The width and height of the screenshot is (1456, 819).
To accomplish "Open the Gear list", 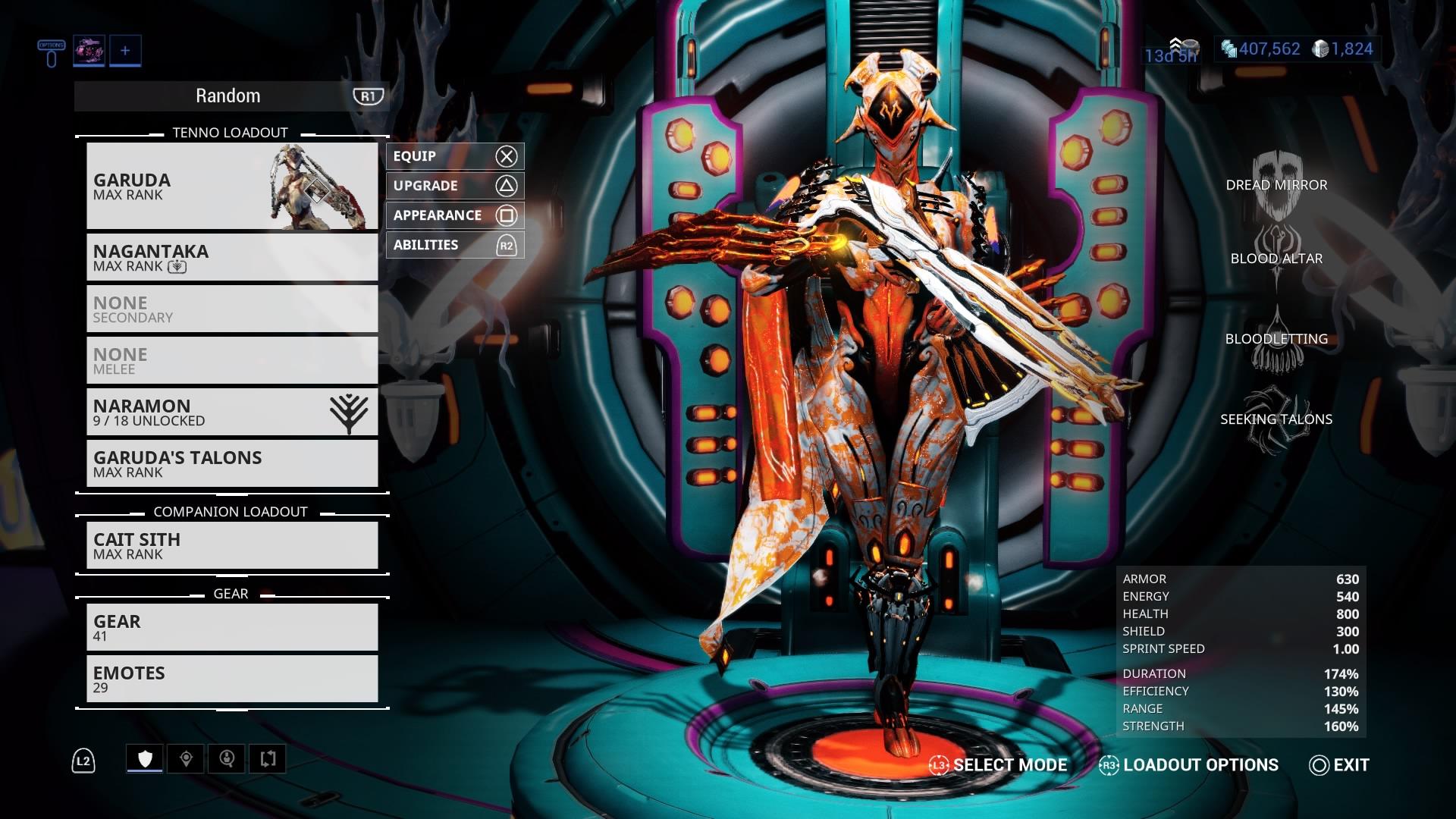I will pyautogui.click(x=232, y=628).
